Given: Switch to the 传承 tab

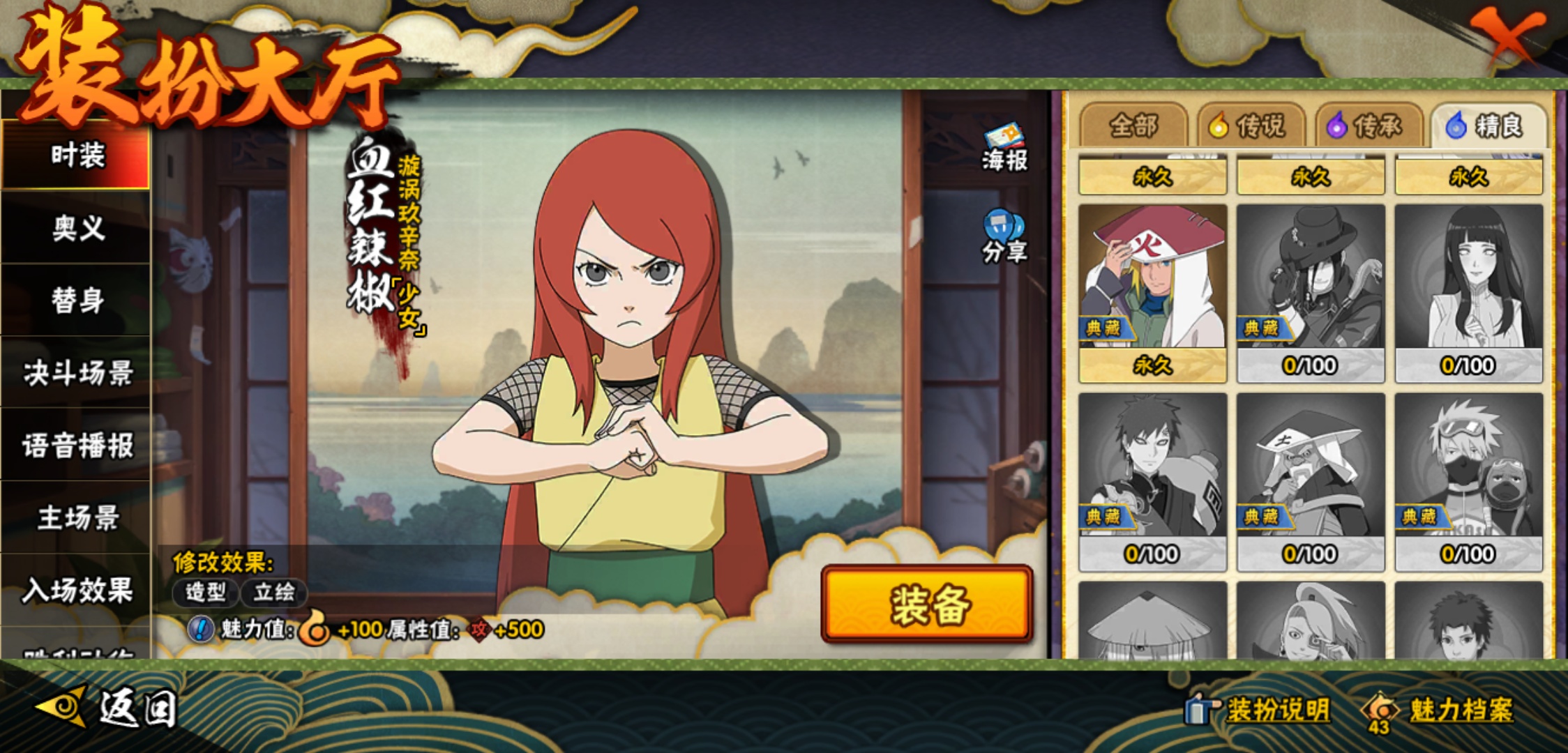Looking at the screenshot, I should [x=1369, y=126].
